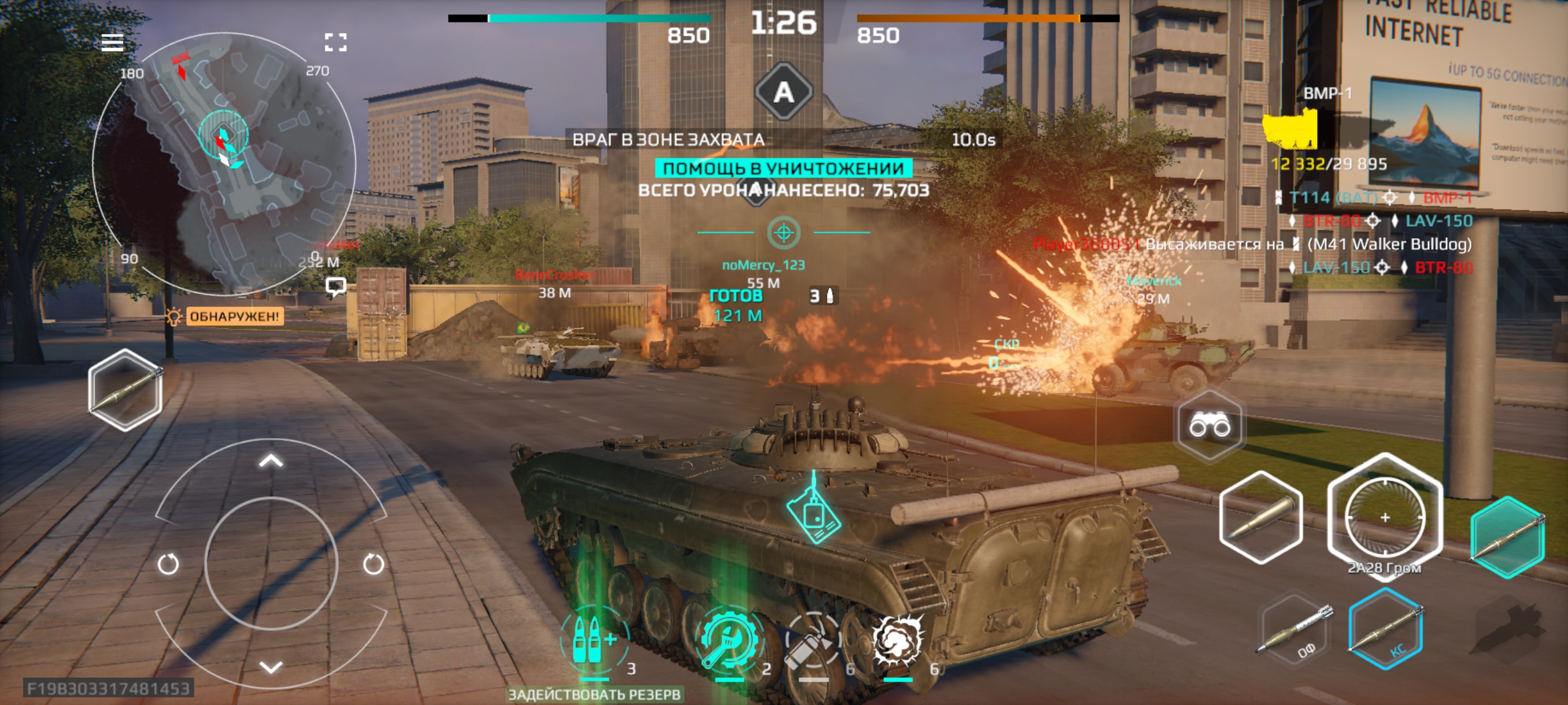Rotate hull with left turn arrow
This screenshot has height=705, width=1568.
pyautogui.click(x=168, y=564)
